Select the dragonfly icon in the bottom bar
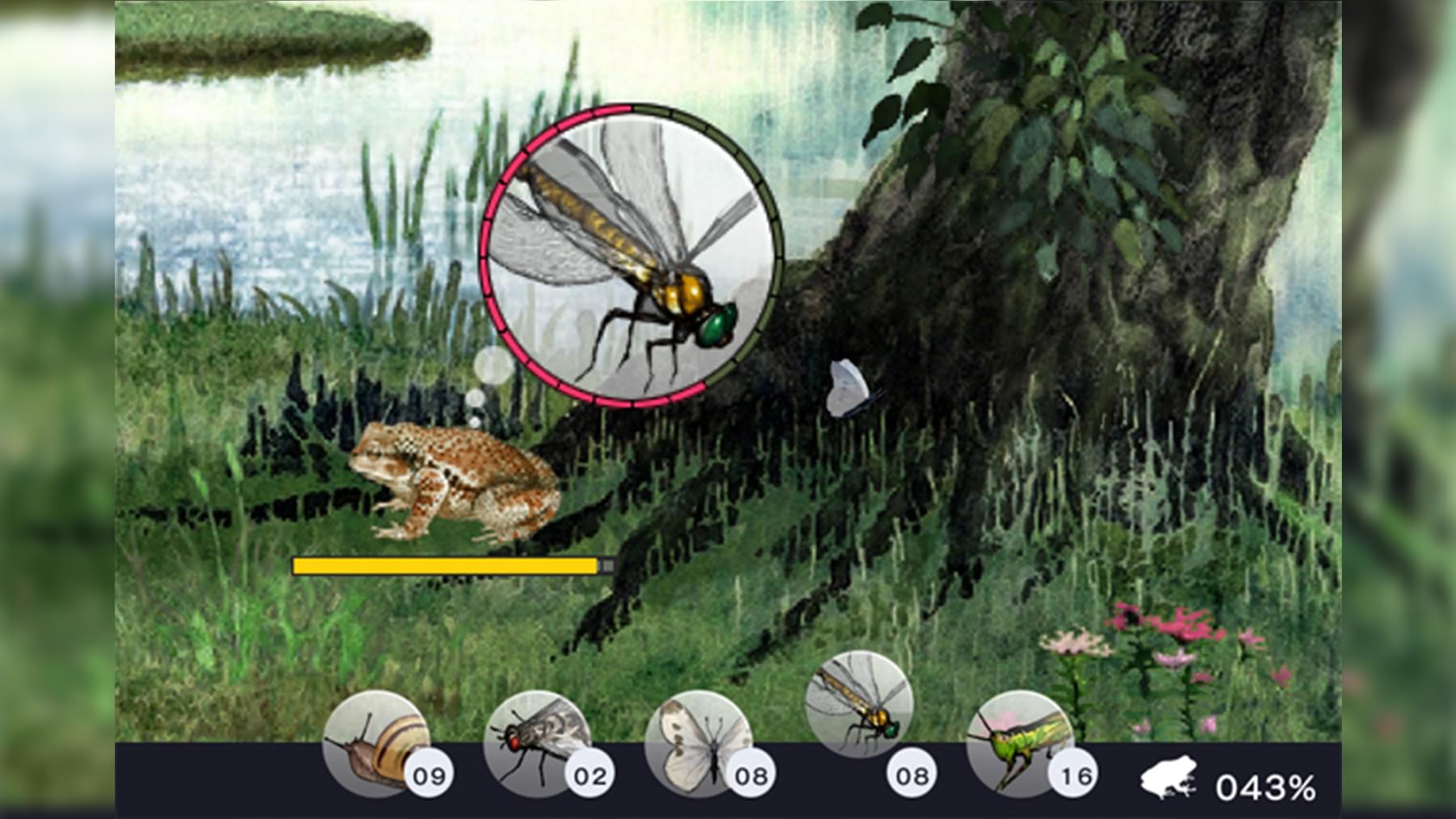 859,703
